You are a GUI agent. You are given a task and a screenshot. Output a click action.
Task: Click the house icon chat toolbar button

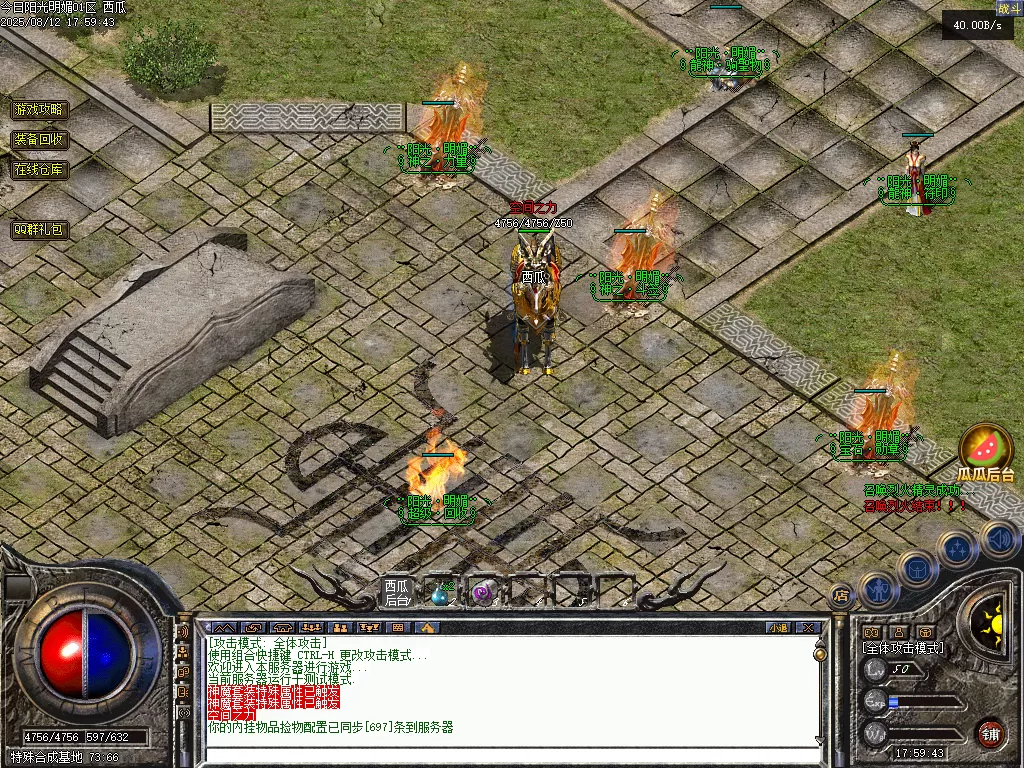427,628
